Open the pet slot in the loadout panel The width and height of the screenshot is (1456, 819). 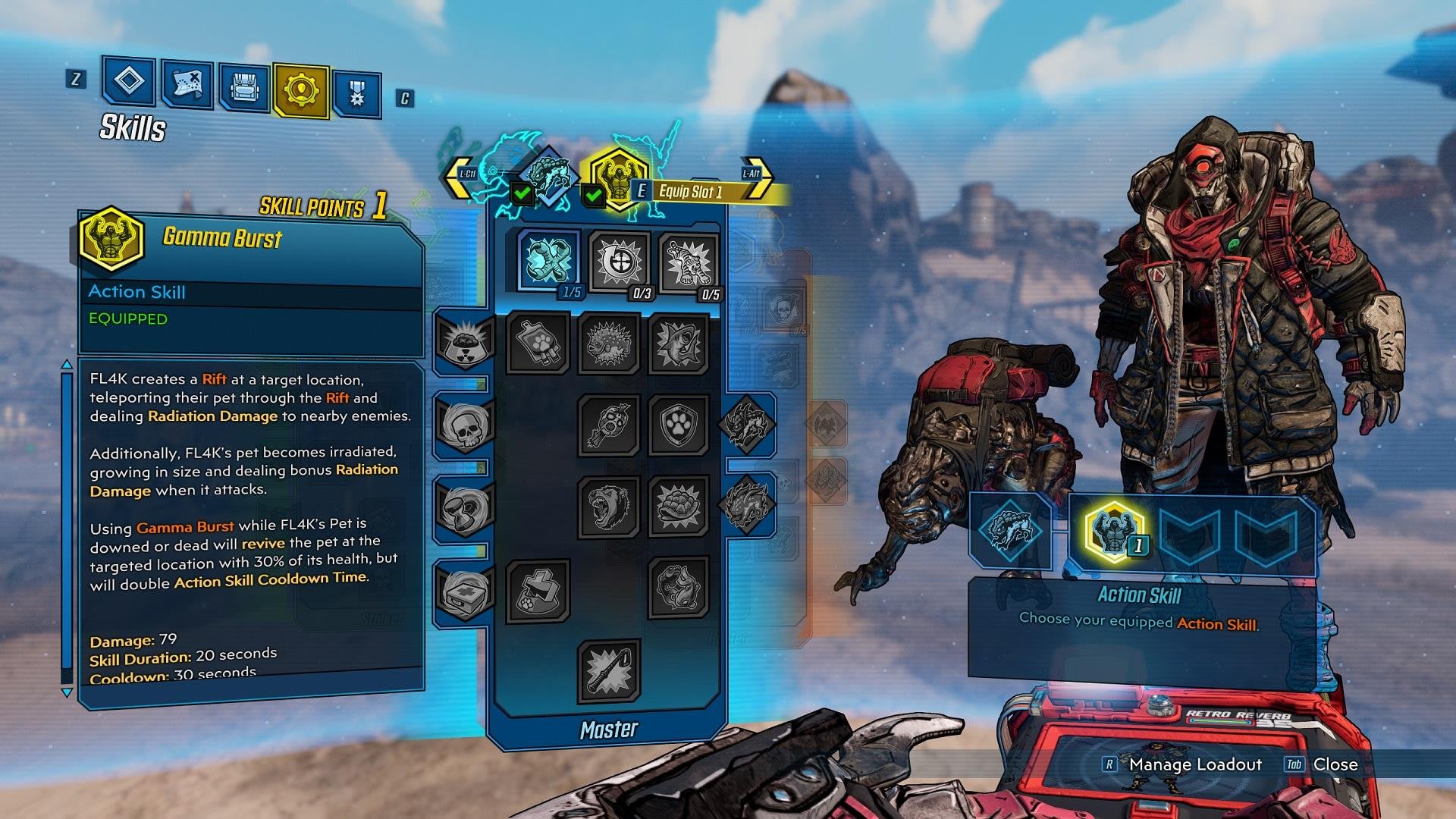[x=1010, y=530]
